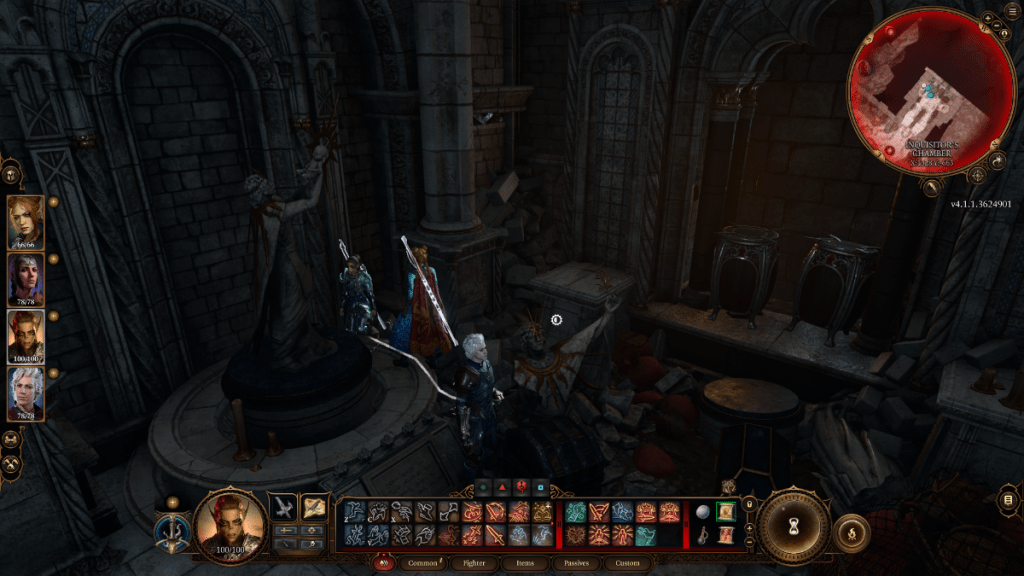
Task: Select the white-haired companion portrait
Action: pyautogui.click(x=25, y=393)
